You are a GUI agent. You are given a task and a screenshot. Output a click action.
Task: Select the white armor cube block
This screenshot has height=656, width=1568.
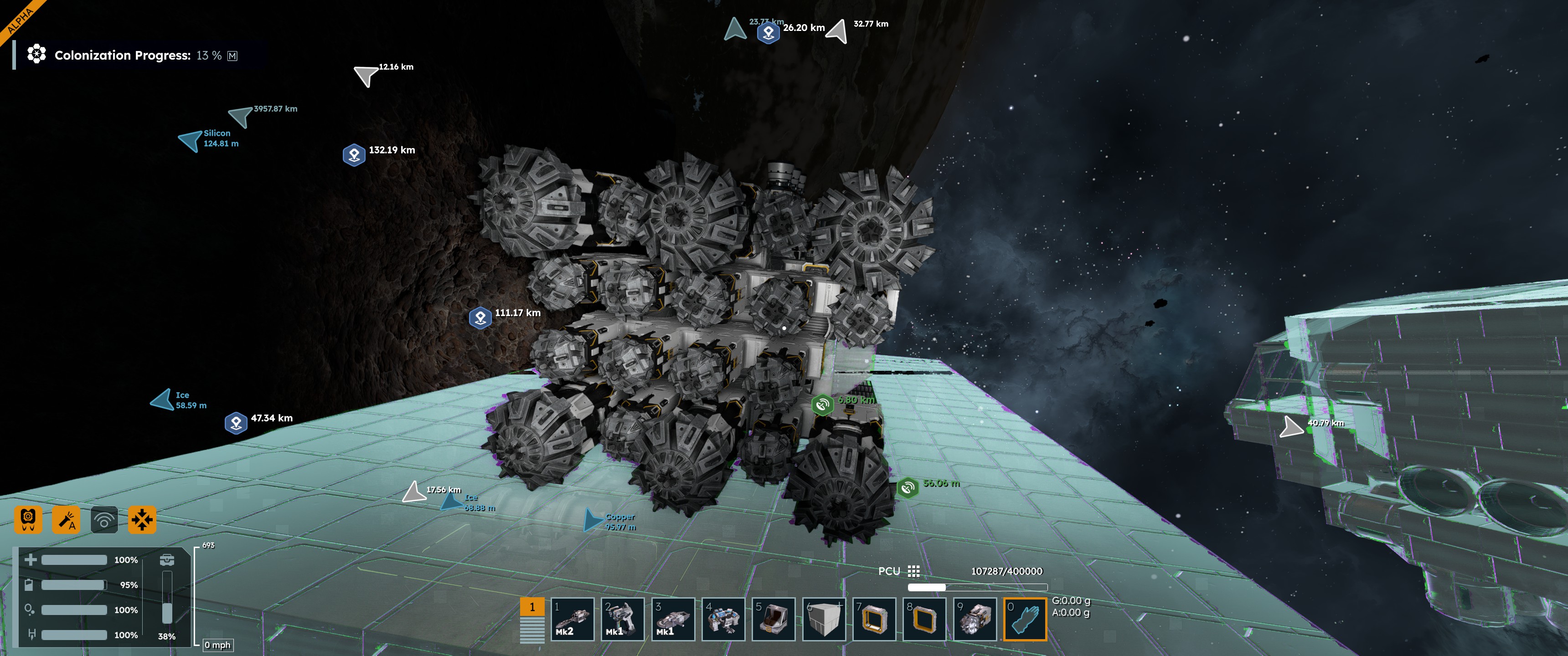(x=824, y=619)
